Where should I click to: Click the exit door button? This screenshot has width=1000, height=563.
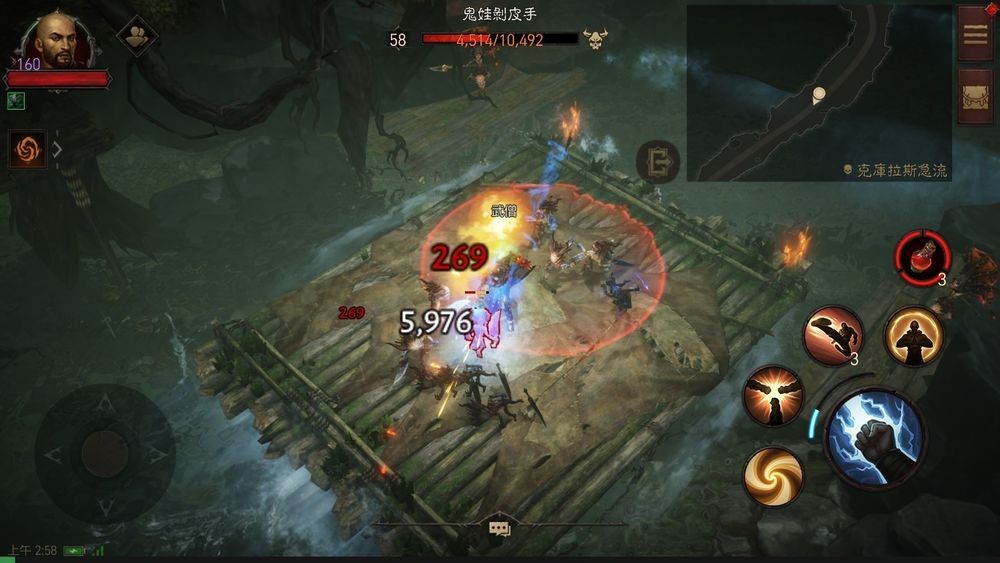point(658,162)
